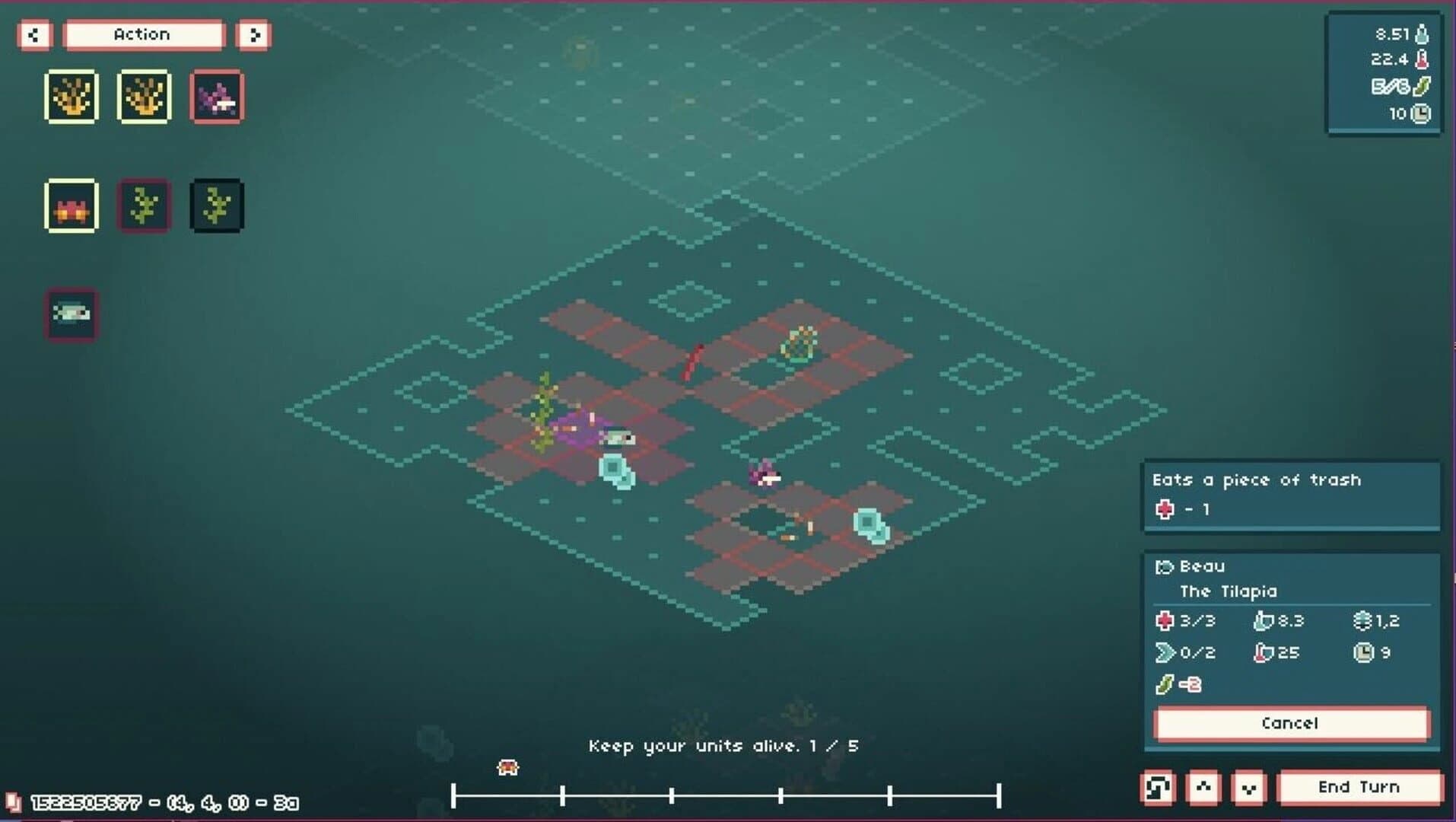Image resolution: width=1456 pixels, height=822 pixels.
Task: Click the Action menu header
Action: pyautogui.click(x=143, y=34)
